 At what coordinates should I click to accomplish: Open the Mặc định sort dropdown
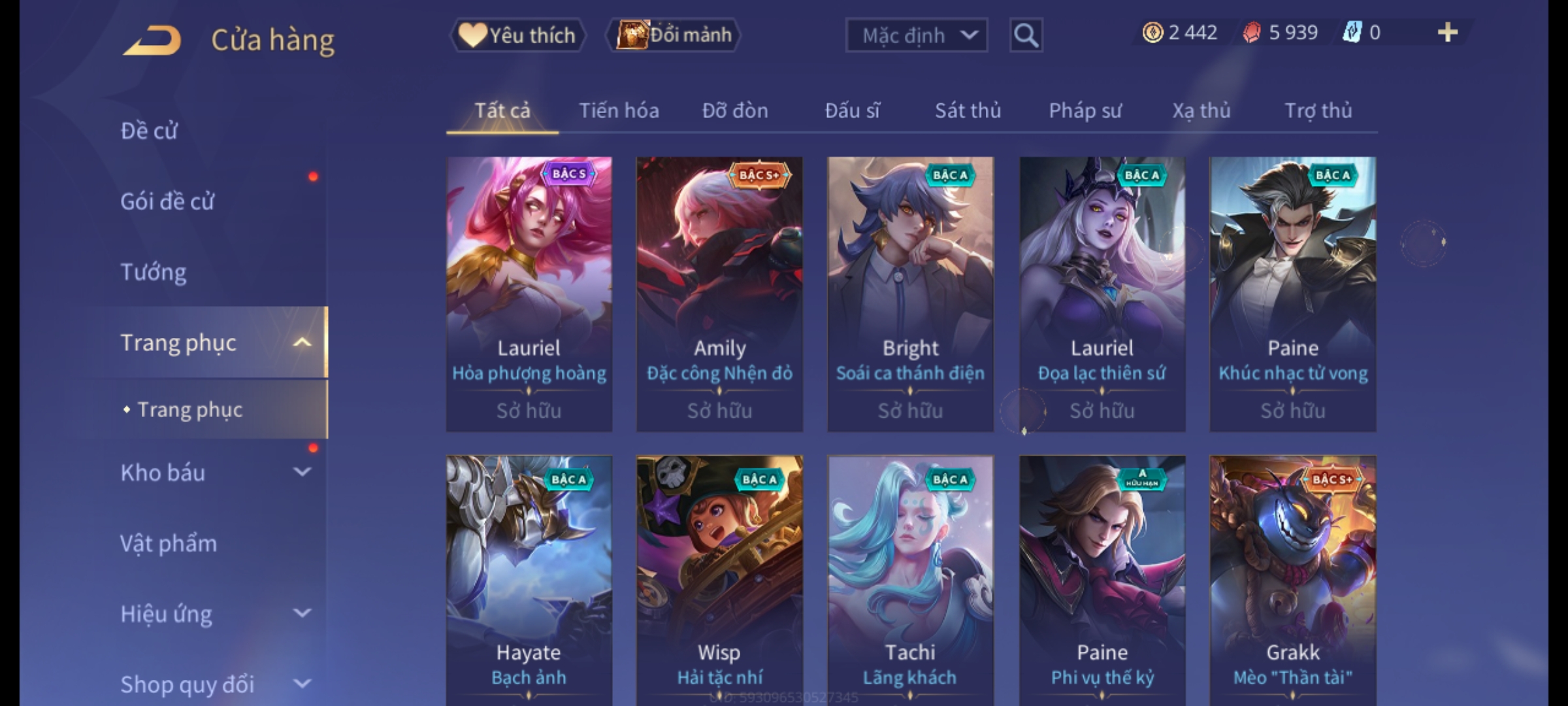point(916,35)
